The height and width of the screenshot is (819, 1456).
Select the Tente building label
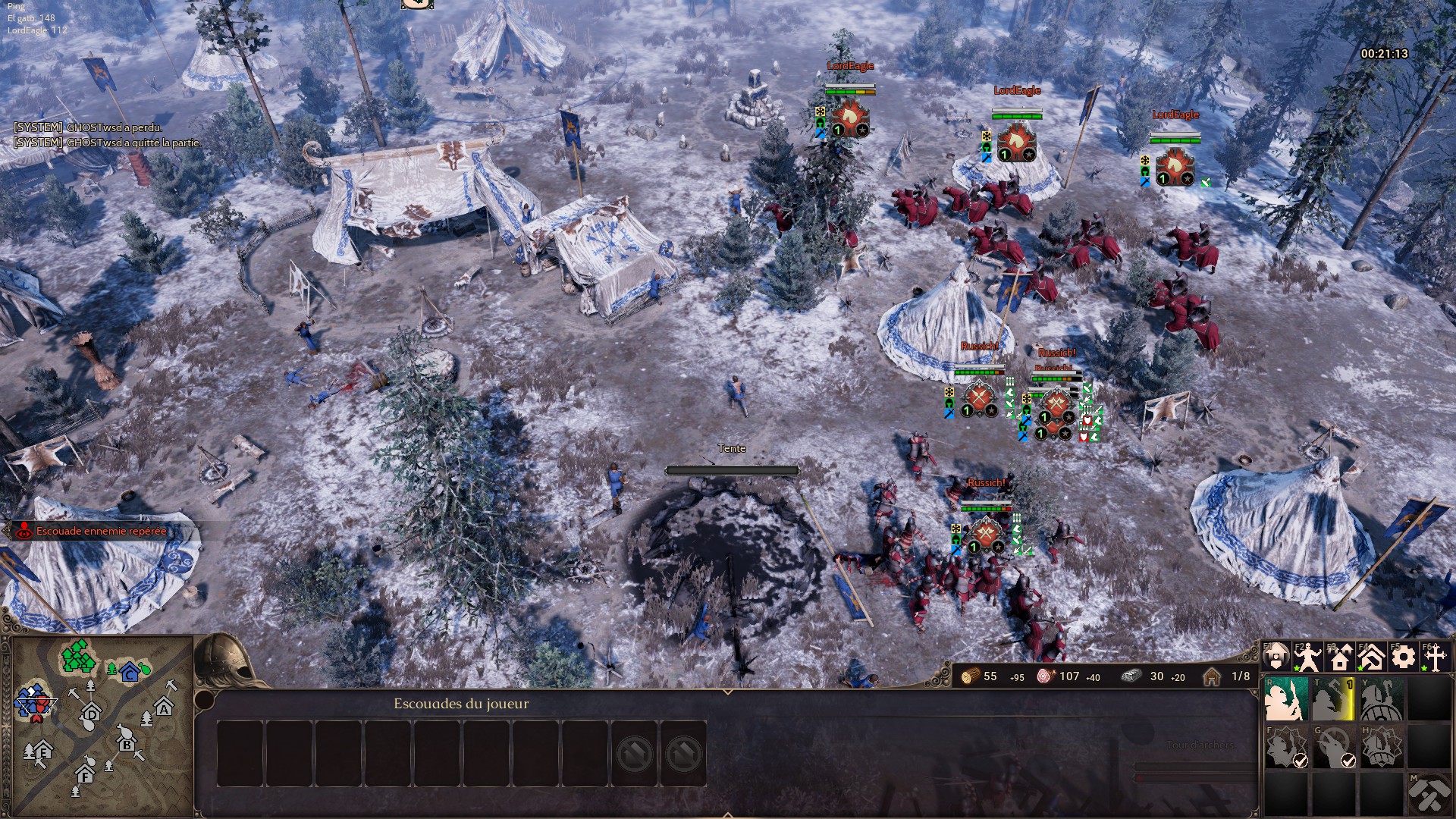click(x=732, y=449)
